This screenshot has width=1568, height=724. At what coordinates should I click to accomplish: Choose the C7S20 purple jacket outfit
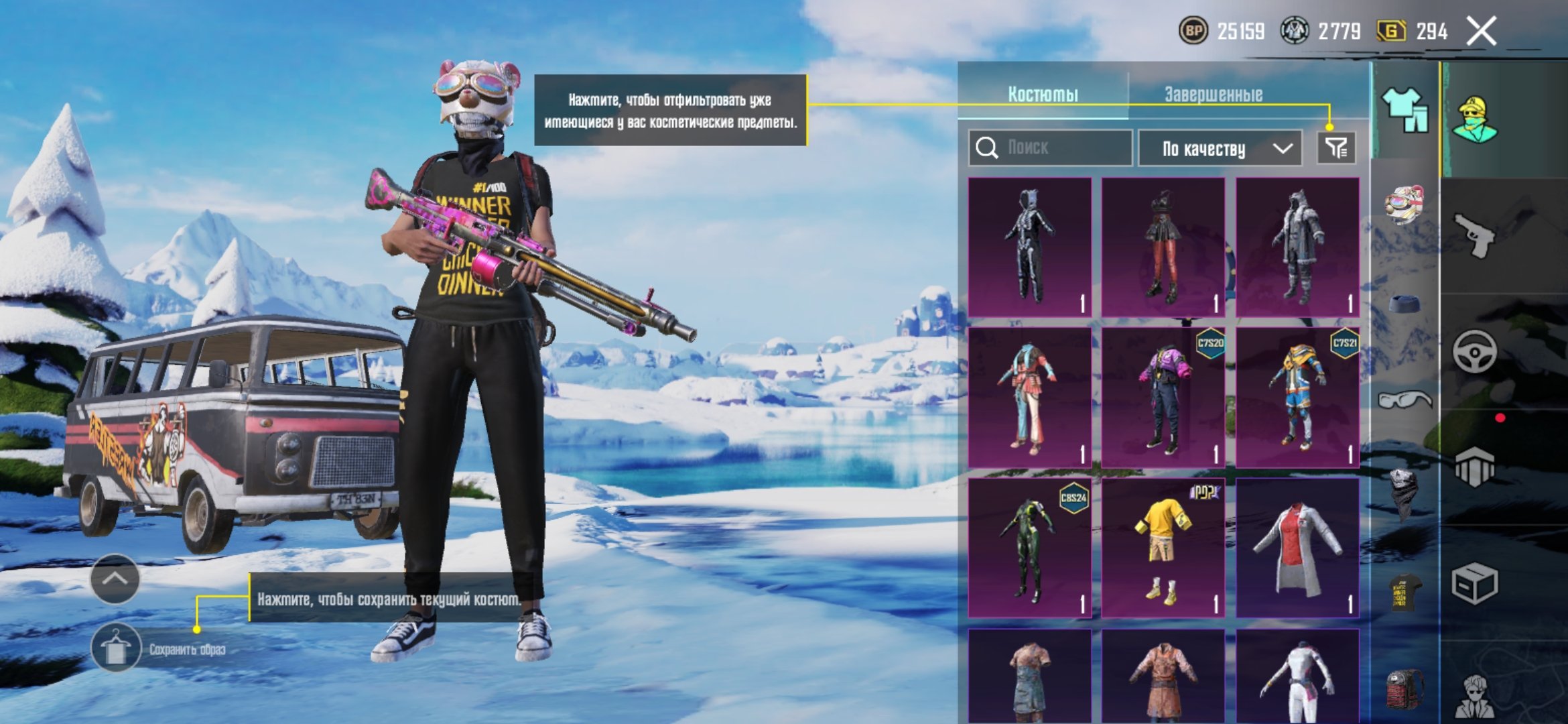click(1163, 398)
